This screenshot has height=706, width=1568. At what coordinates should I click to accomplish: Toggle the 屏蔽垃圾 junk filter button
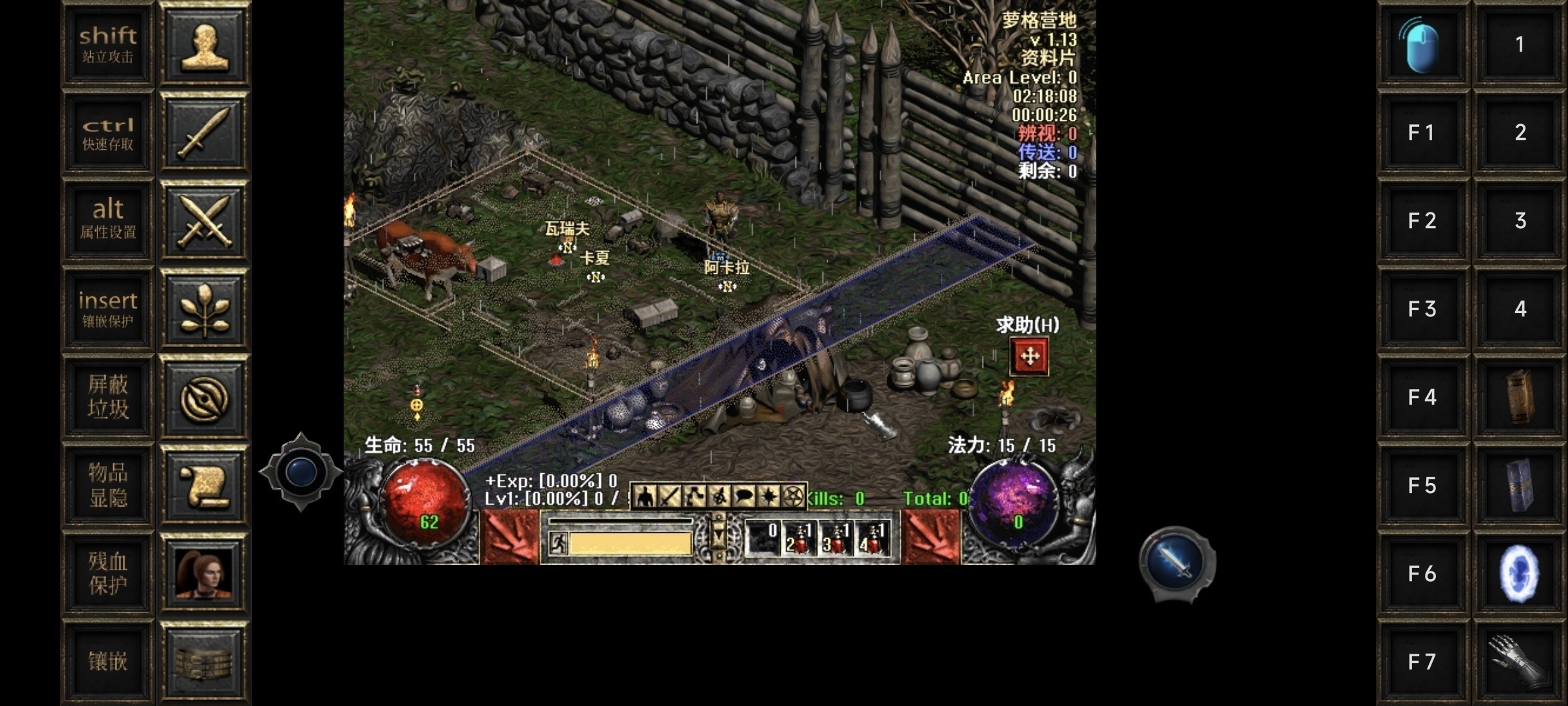pyautogui.click(x=108, y=397)
